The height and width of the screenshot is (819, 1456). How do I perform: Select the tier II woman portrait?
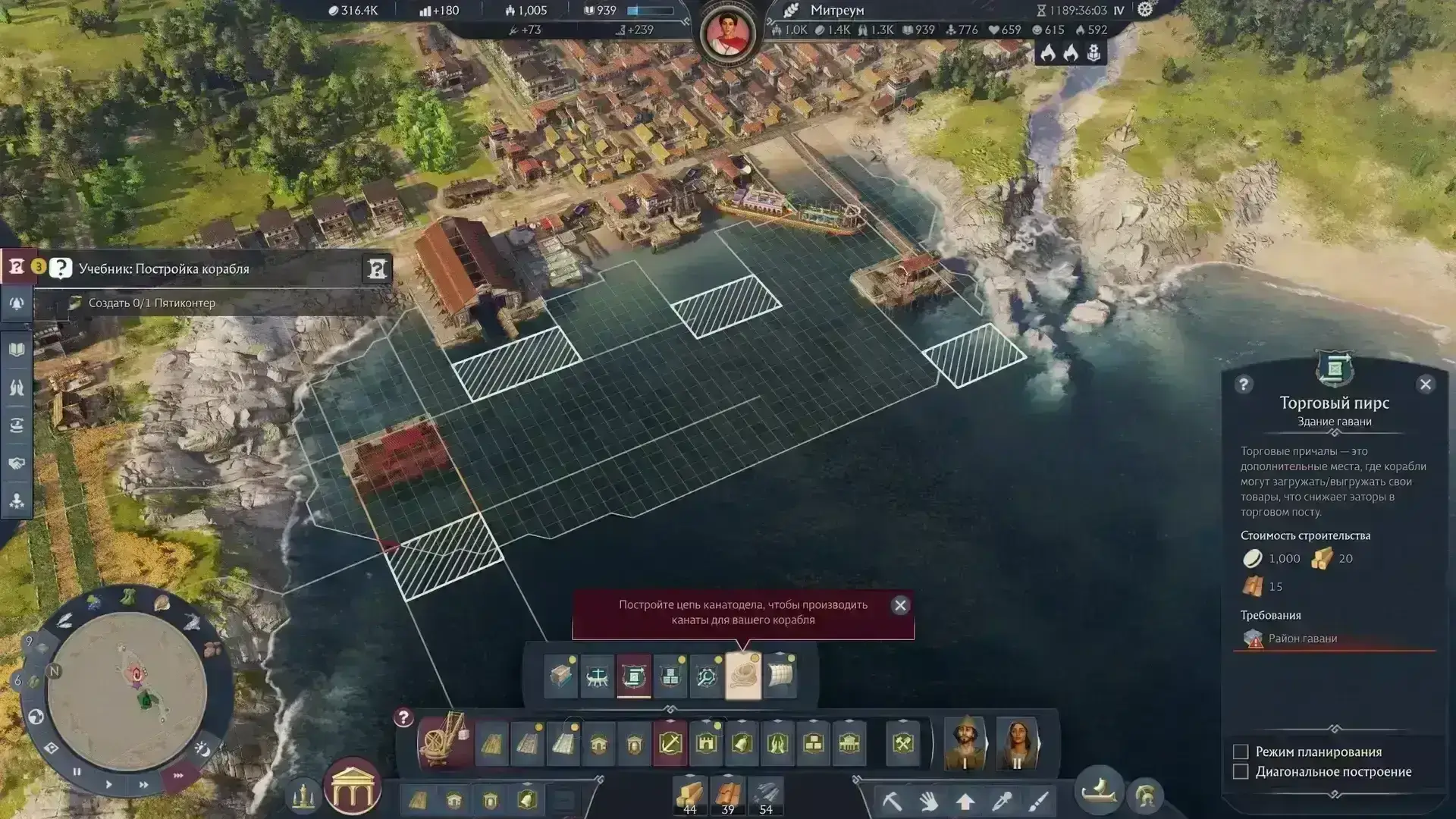click(1016, 742)
